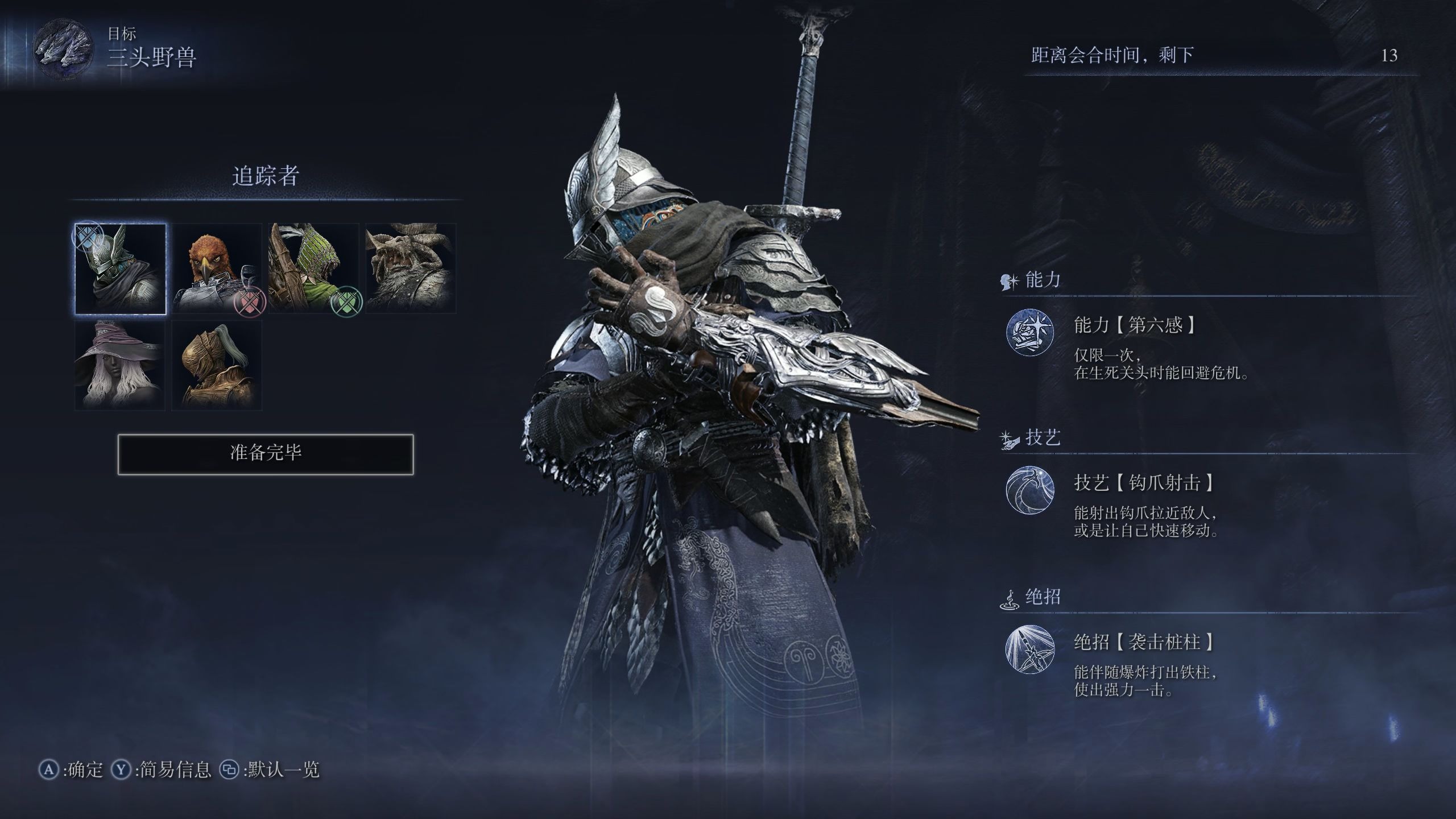Show the 袭击桩柱 ultimate icon

(x=1030, y=650)
